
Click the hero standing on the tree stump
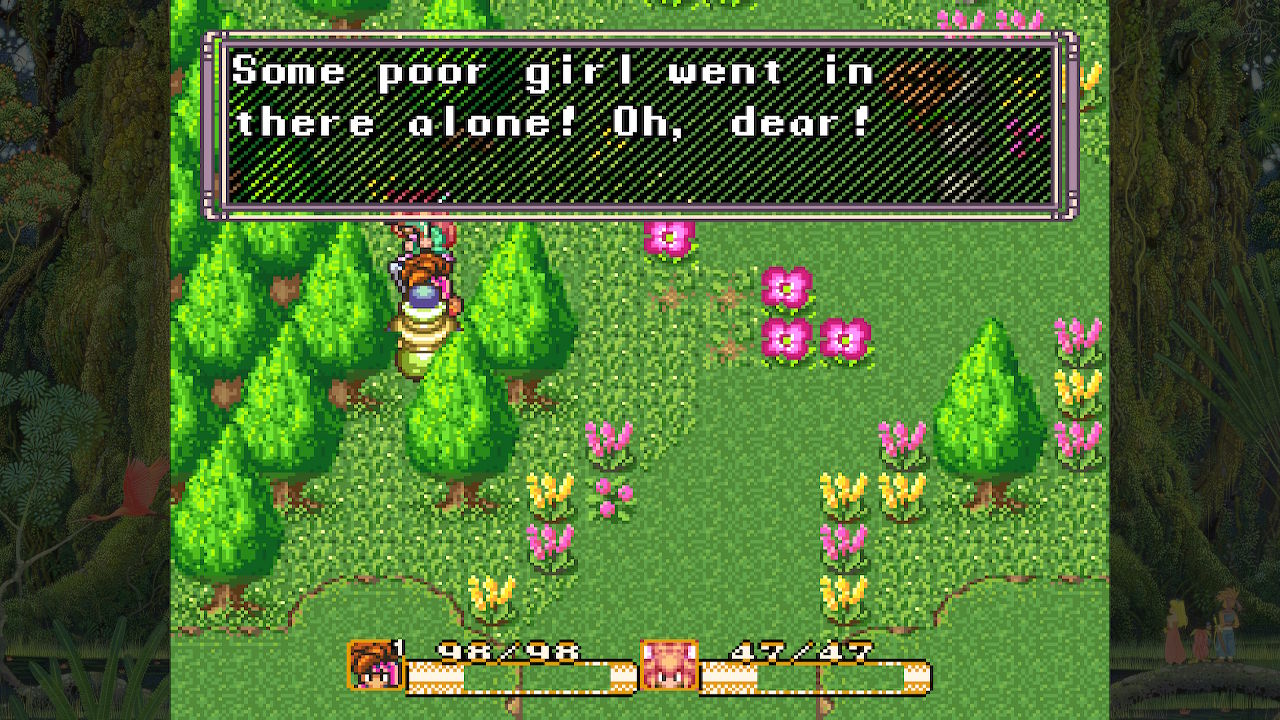tap(425, 270)
